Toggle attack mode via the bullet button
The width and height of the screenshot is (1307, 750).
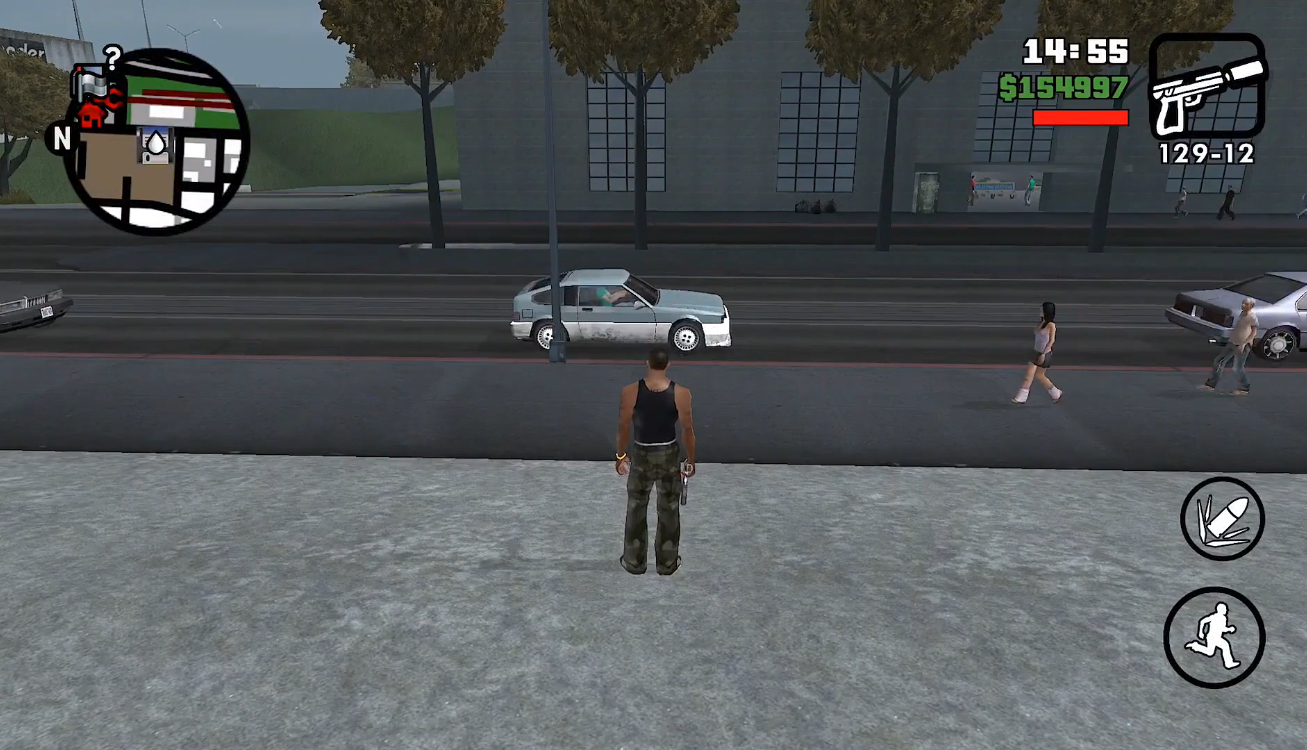click(1219, 518)
